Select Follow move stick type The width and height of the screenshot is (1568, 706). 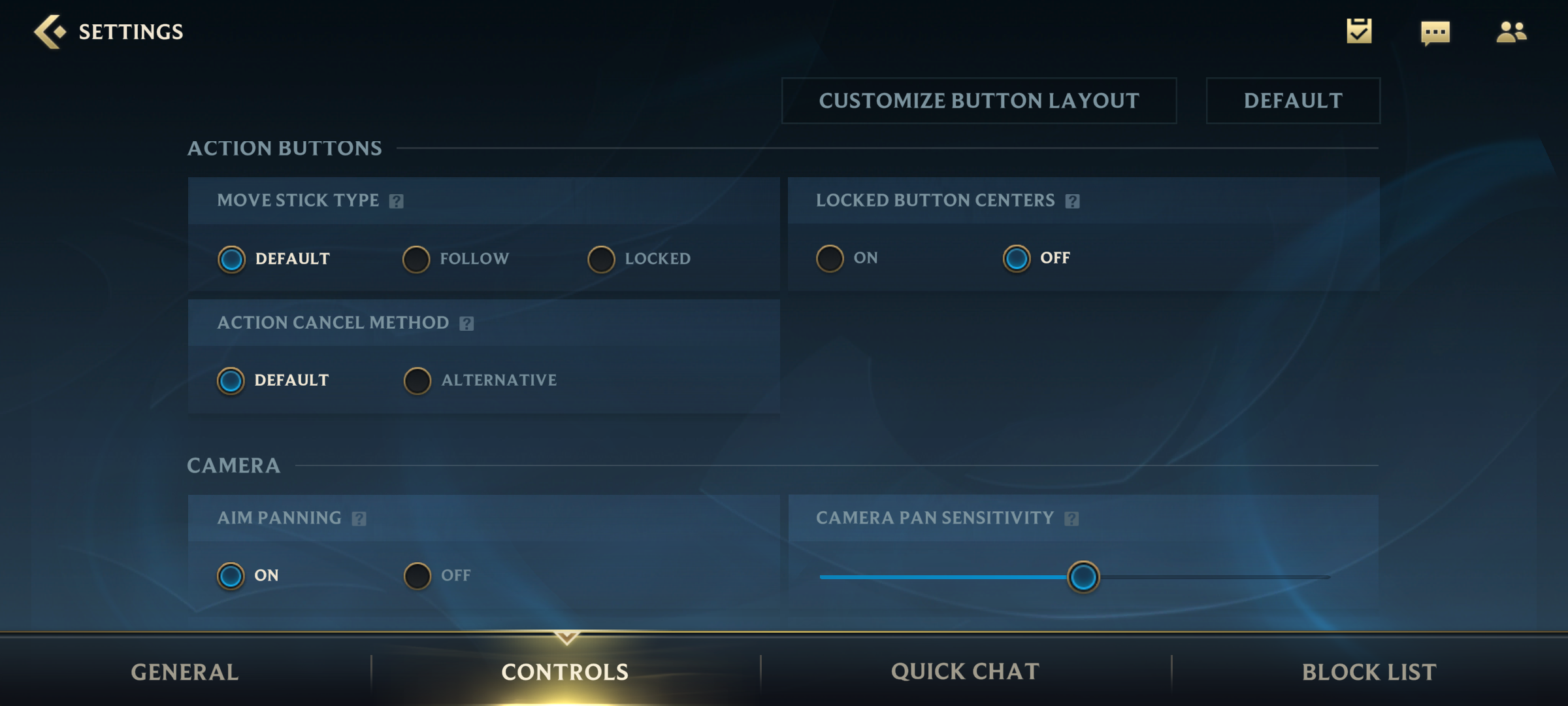click(416, 258)
